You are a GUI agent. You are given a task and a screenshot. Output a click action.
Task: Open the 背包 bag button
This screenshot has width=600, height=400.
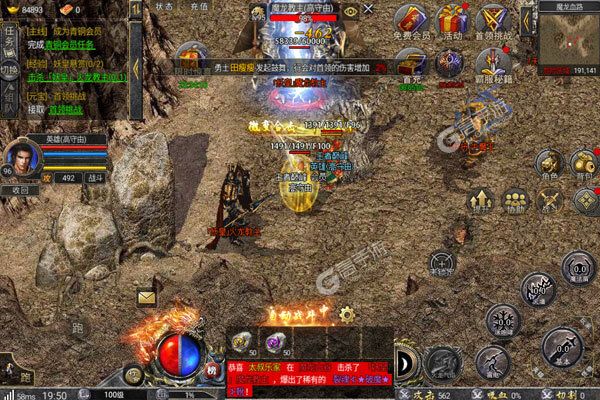tap(583, 165)
